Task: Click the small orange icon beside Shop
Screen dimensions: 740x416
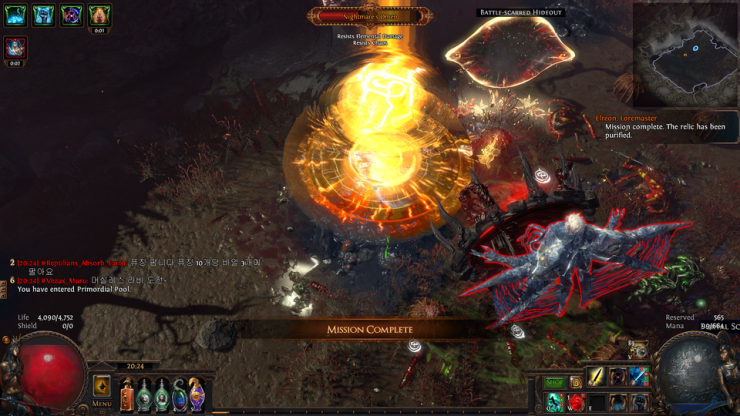Action: point(576,382)
